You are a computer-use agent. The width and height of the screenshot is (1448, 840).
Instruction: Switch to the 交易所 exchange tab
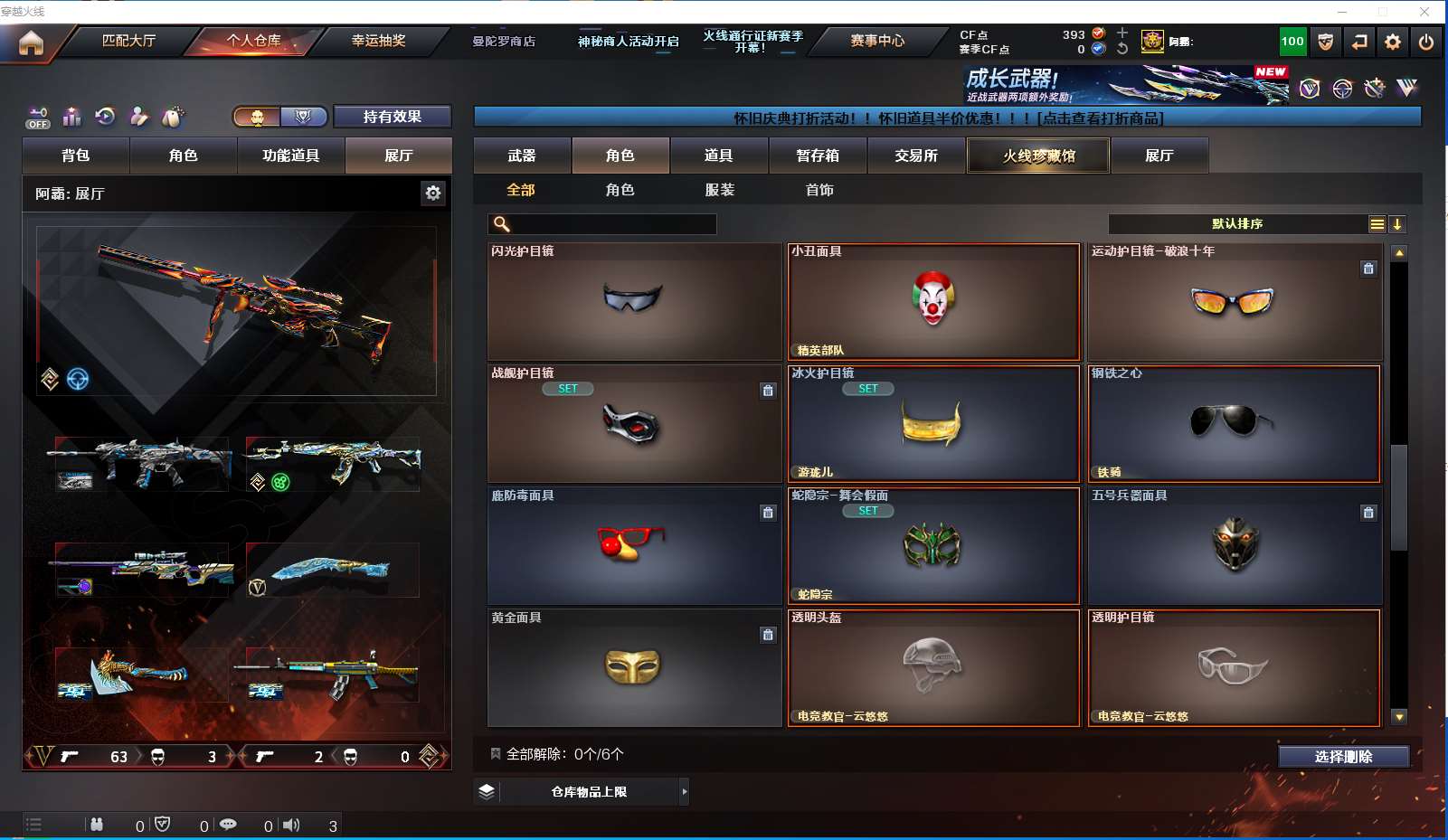(916, 156)
